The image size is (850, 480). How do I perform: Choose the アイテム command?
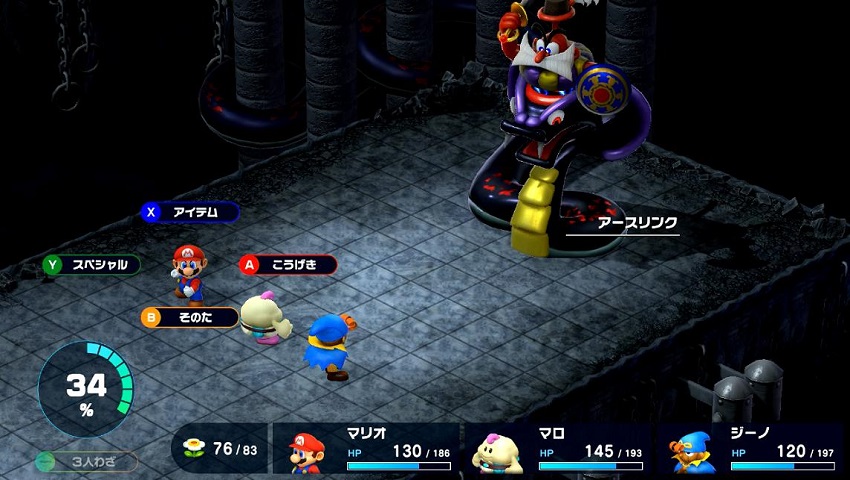(x=190, y=212)
